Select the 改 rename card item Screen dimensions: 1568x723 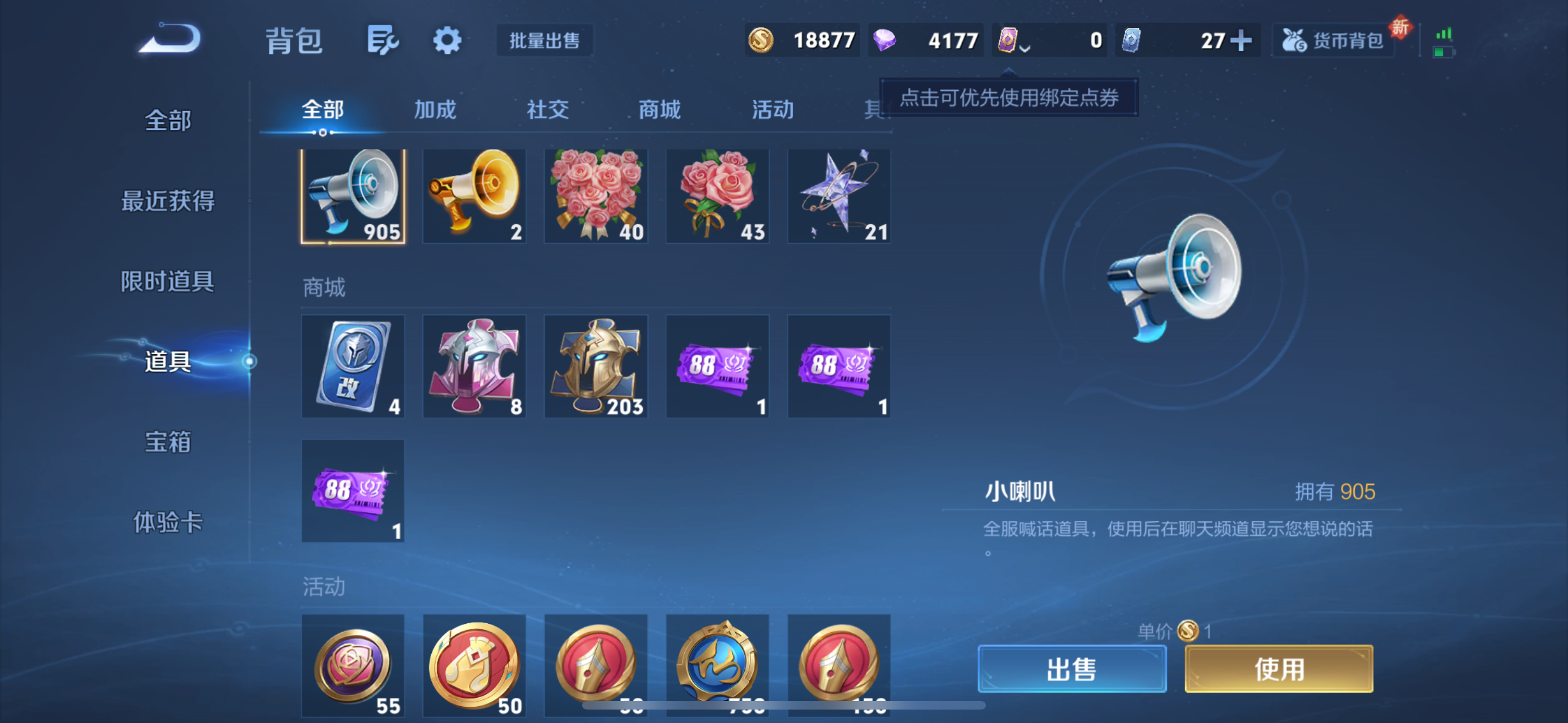point(352,366)
